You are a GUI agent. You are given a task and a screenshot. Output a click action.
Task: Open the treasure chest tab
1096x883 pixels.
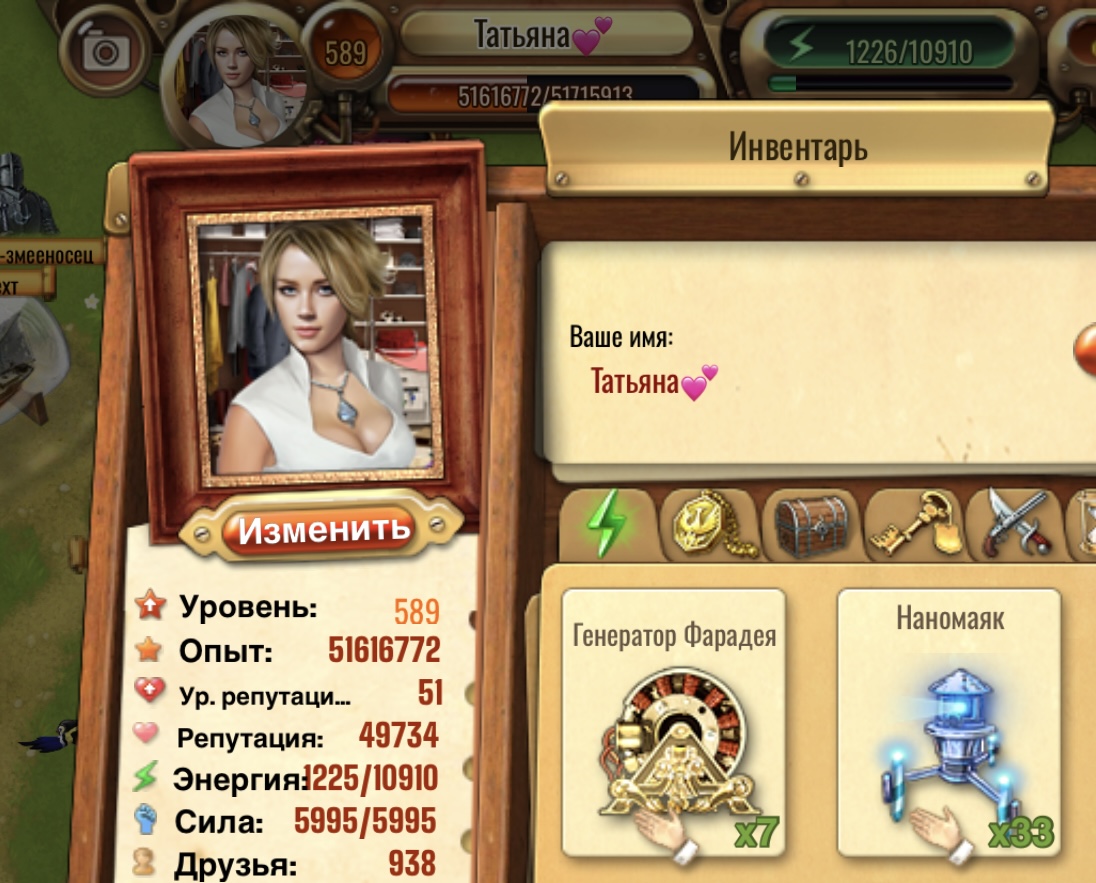click(811, 524)
